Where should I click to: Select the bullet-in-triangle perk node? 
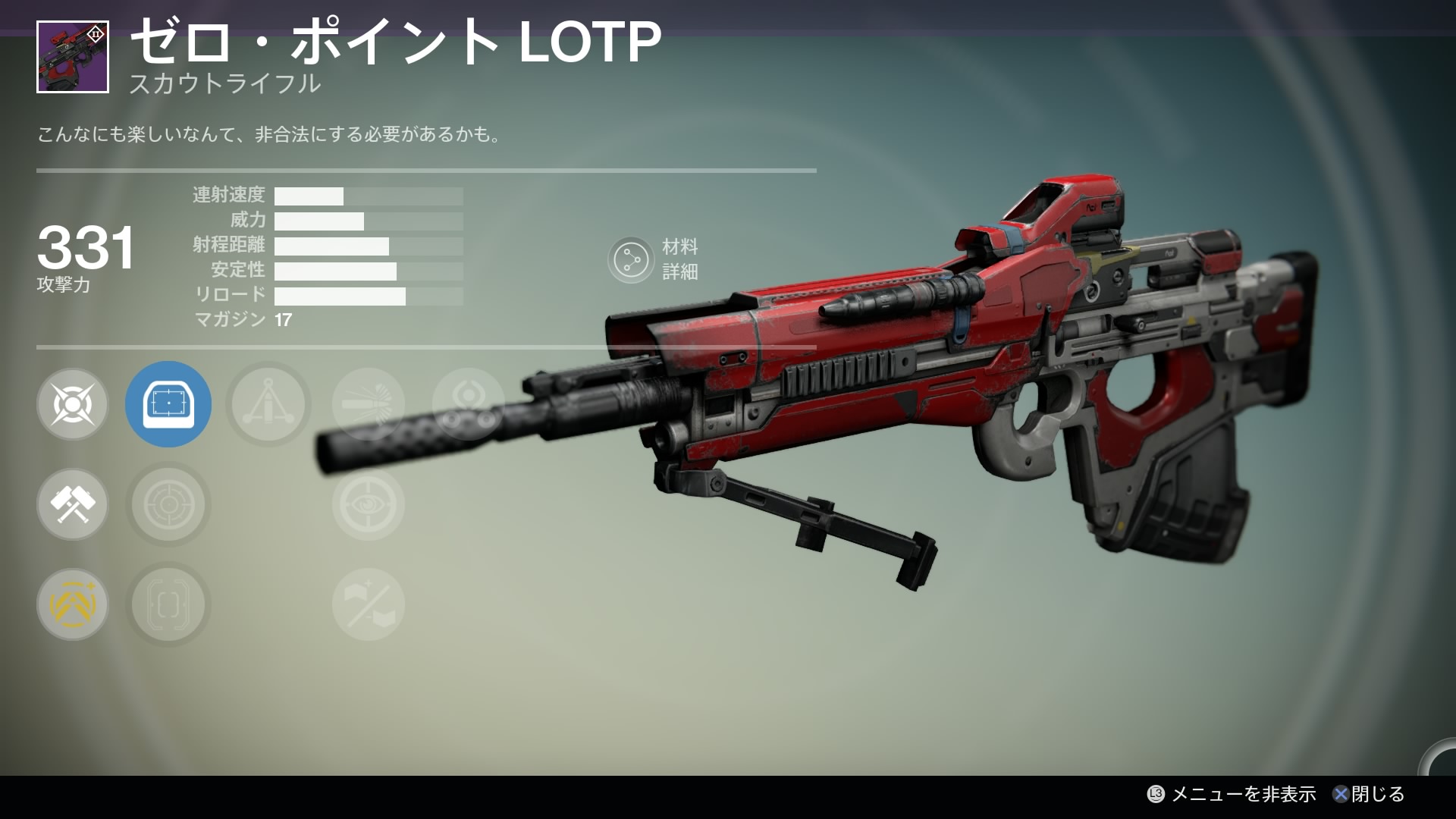[x=268, y=404]
